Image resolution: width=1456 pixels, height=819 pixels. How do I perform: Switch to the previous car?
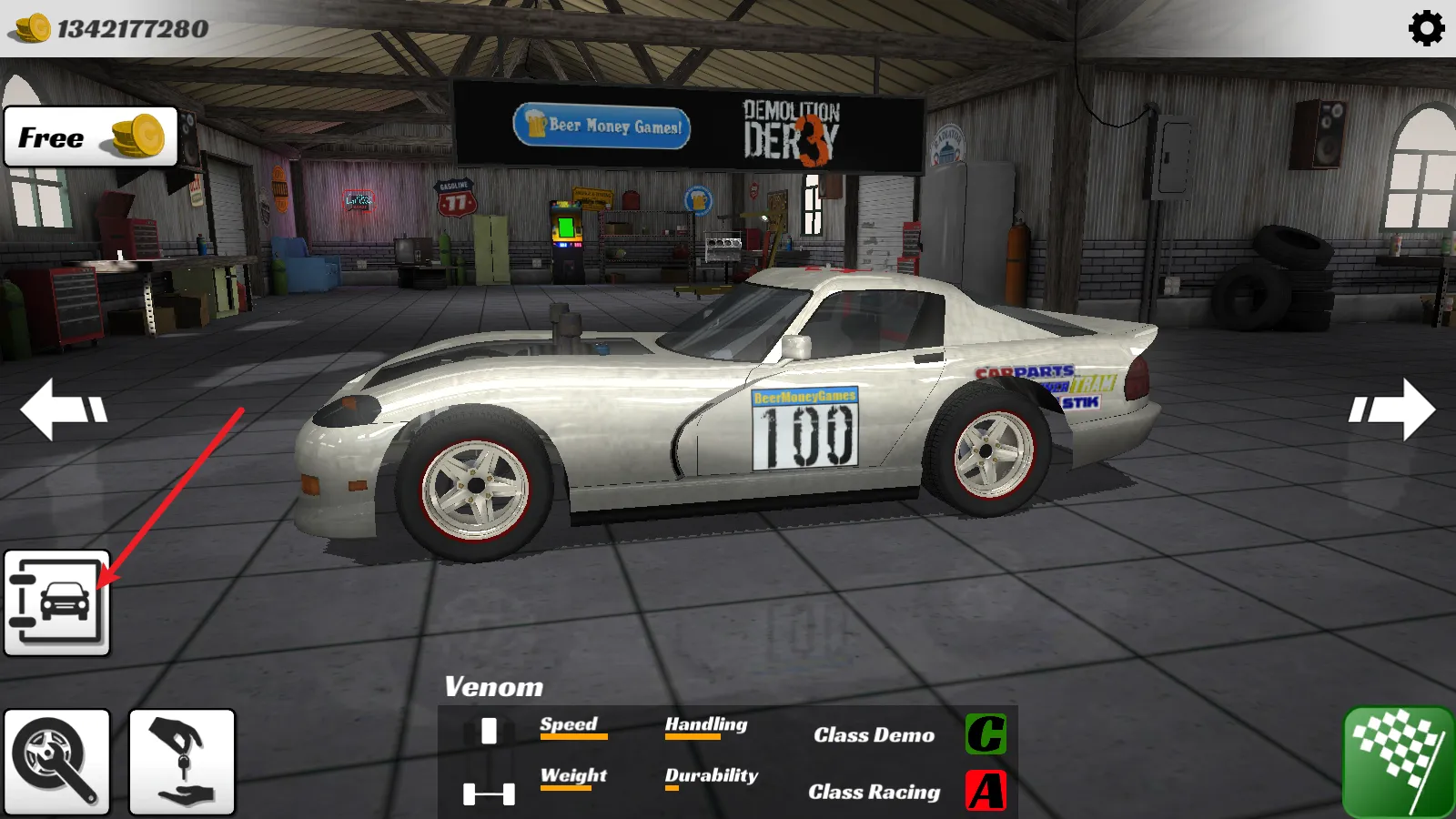(64, 409)
